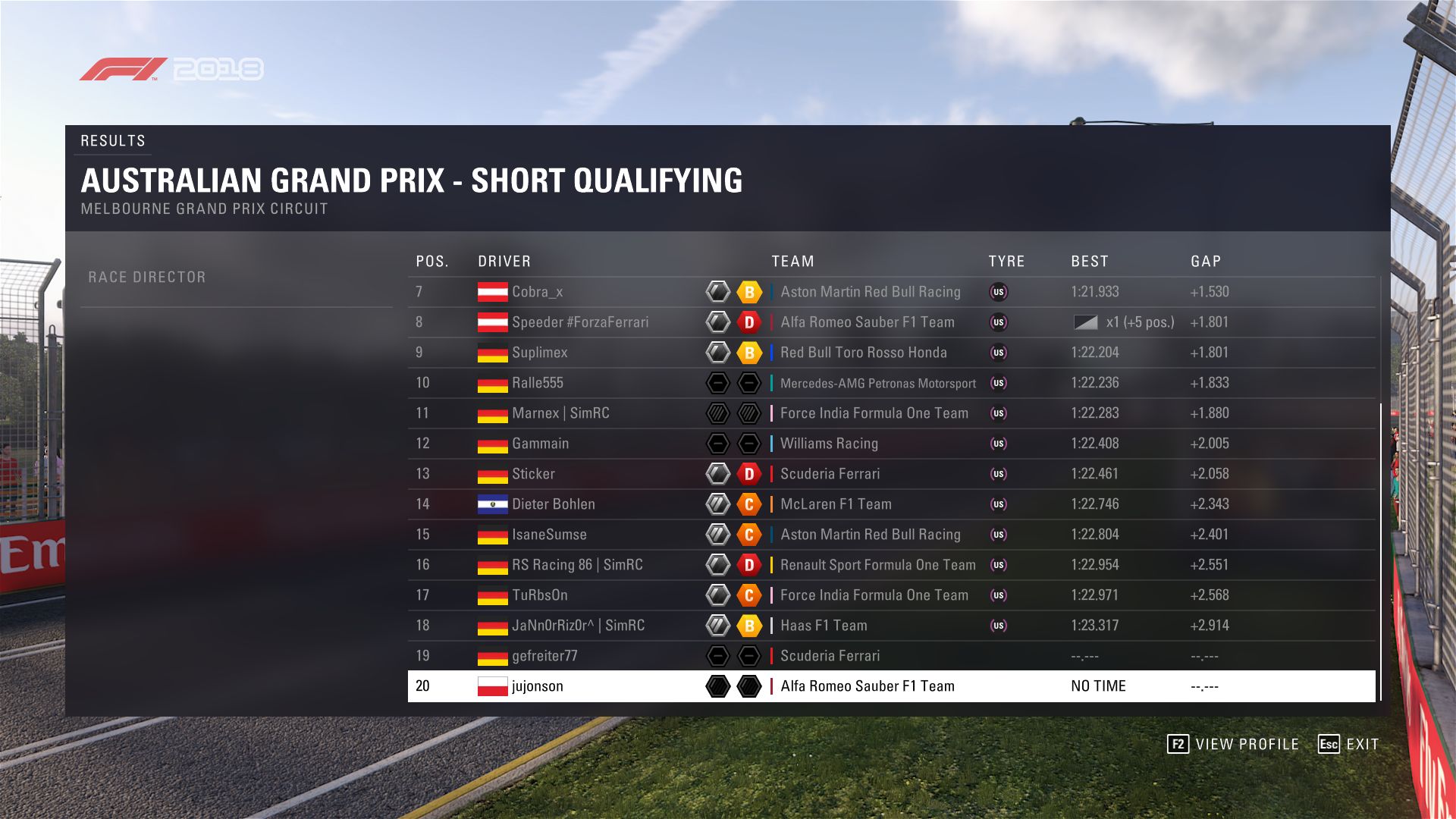
Task: Click the results list scrollbar
Action: (1380, 551)
